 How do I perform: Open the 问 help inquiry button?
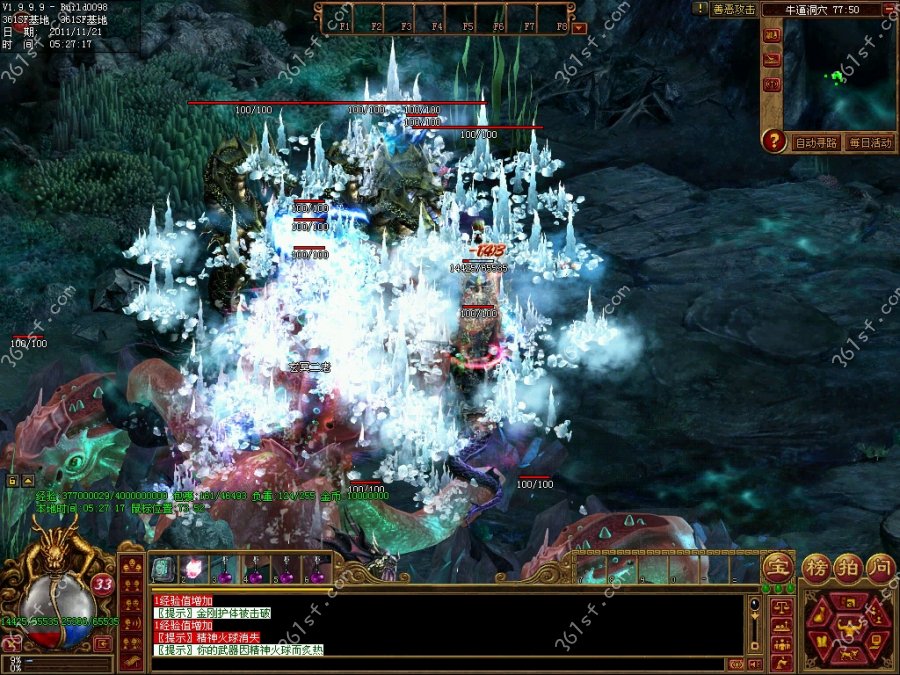pos(879,567)
